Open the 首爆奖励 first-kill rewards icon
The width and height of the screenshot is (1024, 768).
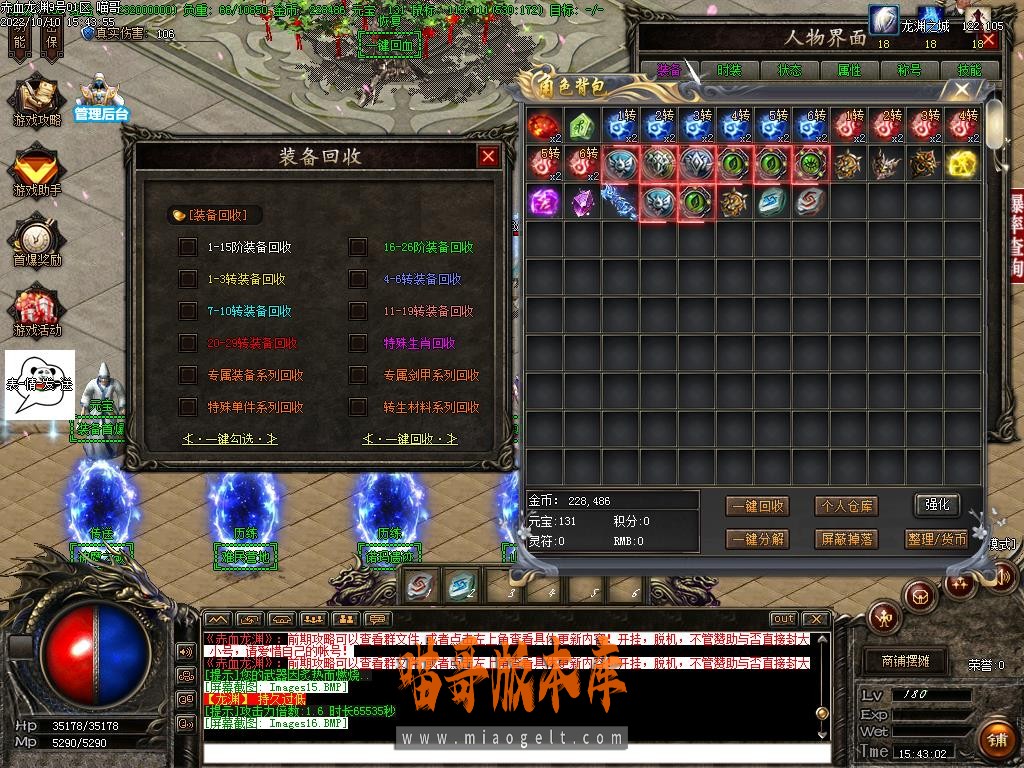point(37,242)
